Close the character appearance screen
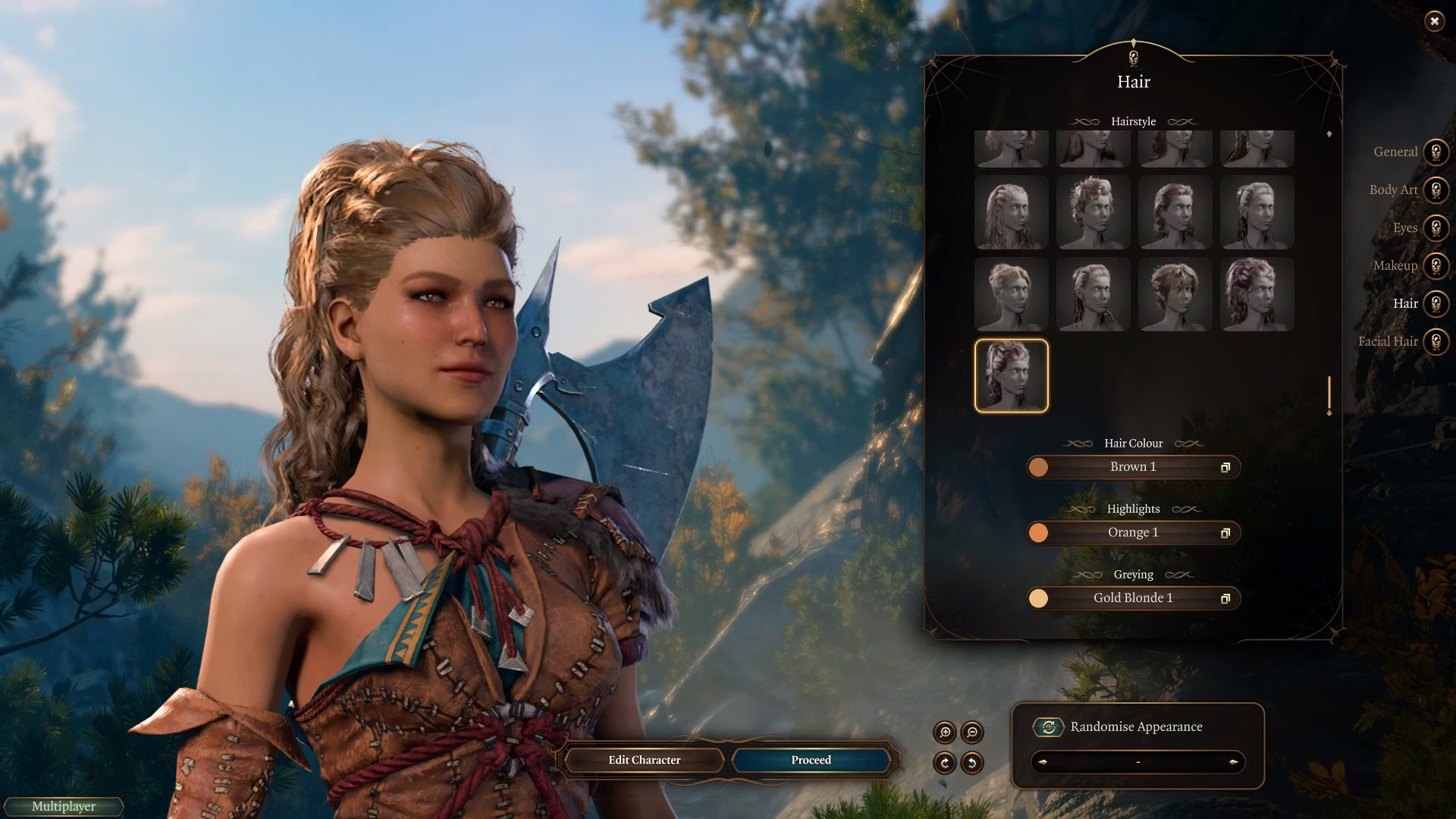The height and width of the screenshot is (819, 1456). click(1434, 21)
